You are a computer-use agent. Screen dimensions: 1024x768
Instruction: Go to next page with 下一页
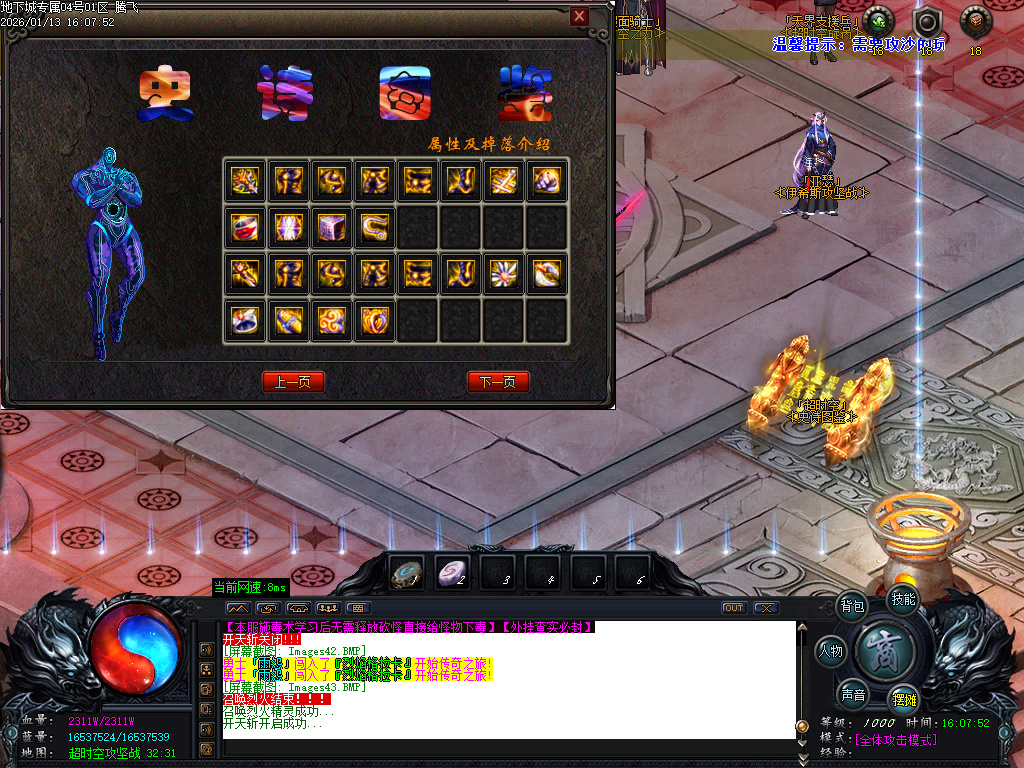498,382
